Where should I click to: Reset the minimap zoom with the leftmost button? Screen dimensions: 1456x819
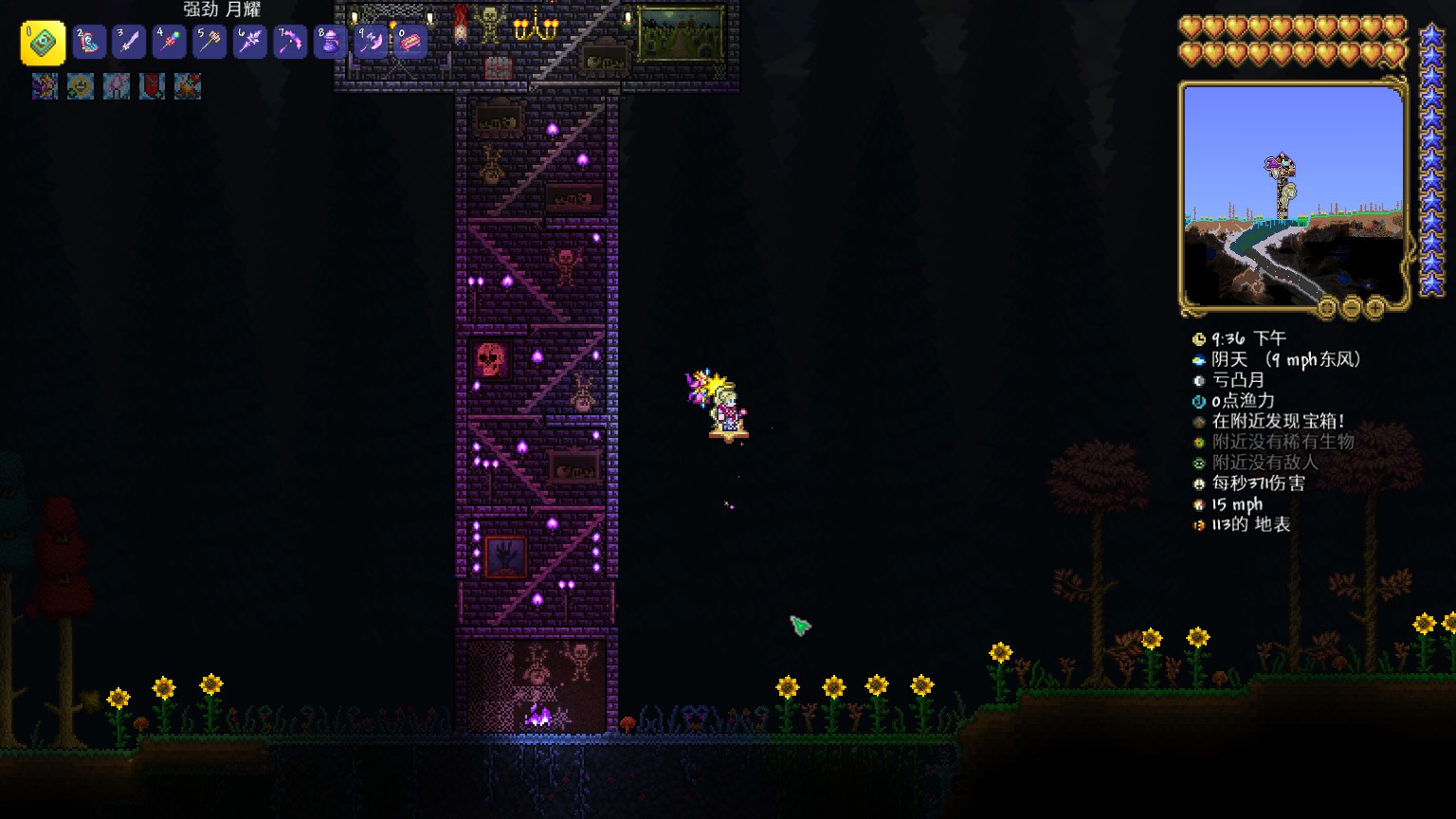pos(1327,307)
